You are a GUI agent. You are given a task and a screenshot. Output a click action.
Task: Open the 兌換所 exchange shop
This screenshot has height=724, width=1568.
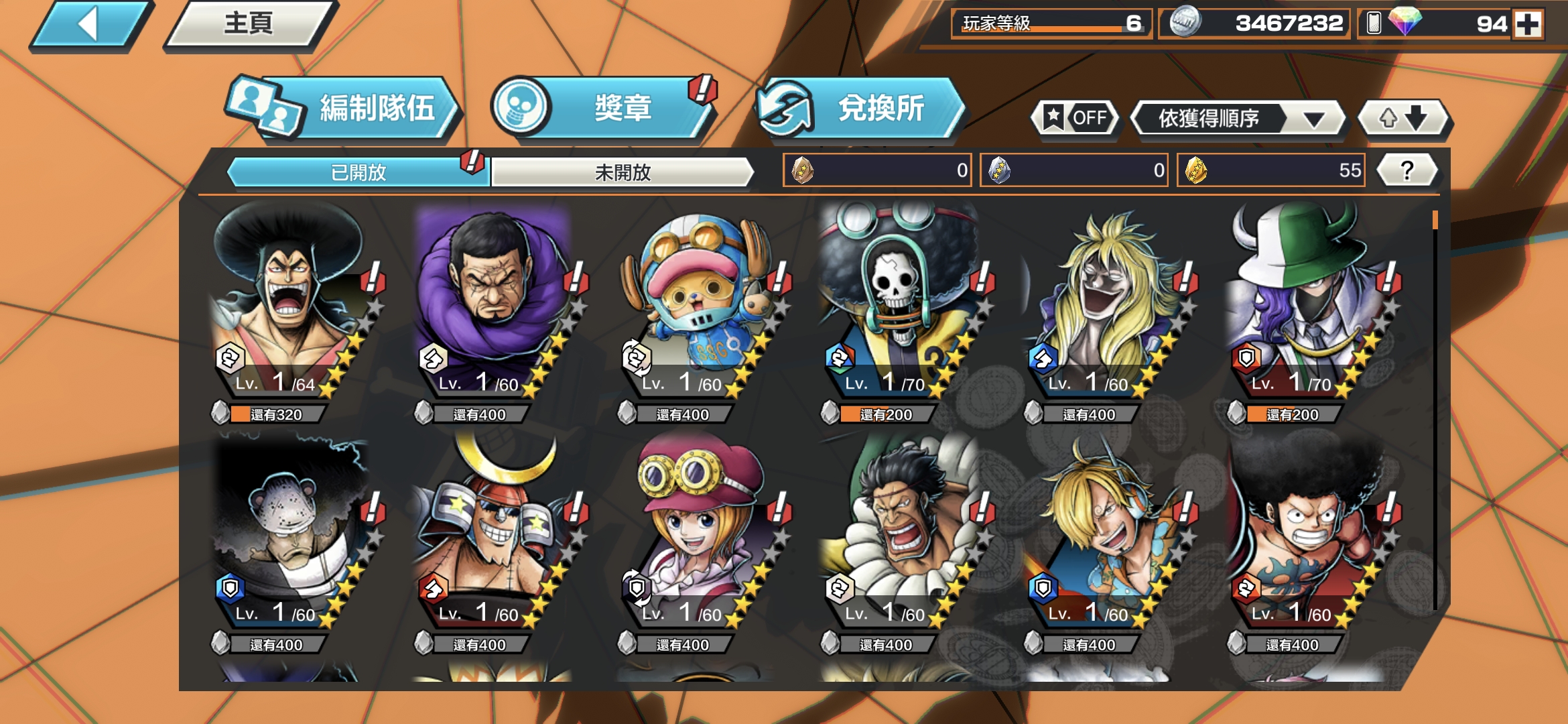[861, 109]
